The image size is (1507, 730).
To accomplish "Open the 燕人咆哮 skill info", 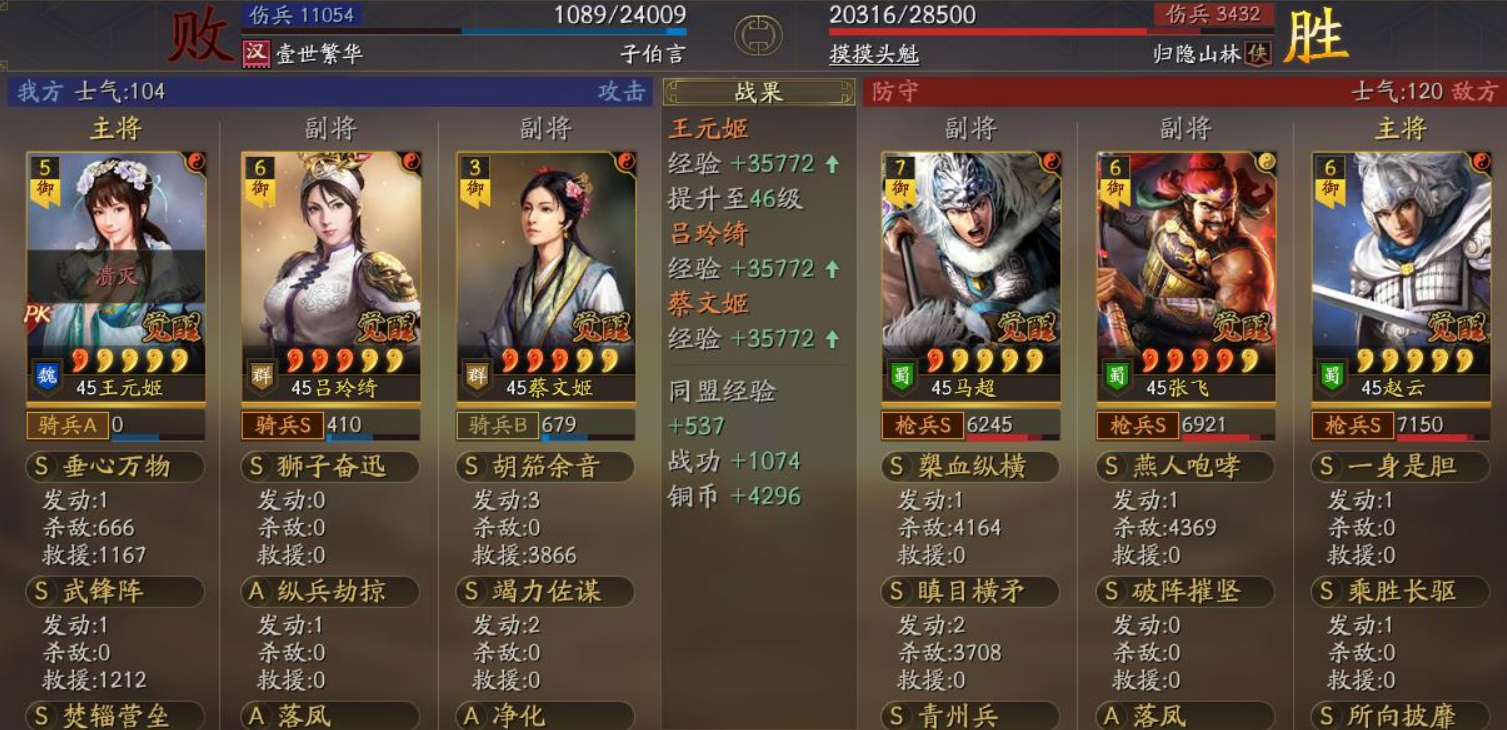I will point(1185,467).
